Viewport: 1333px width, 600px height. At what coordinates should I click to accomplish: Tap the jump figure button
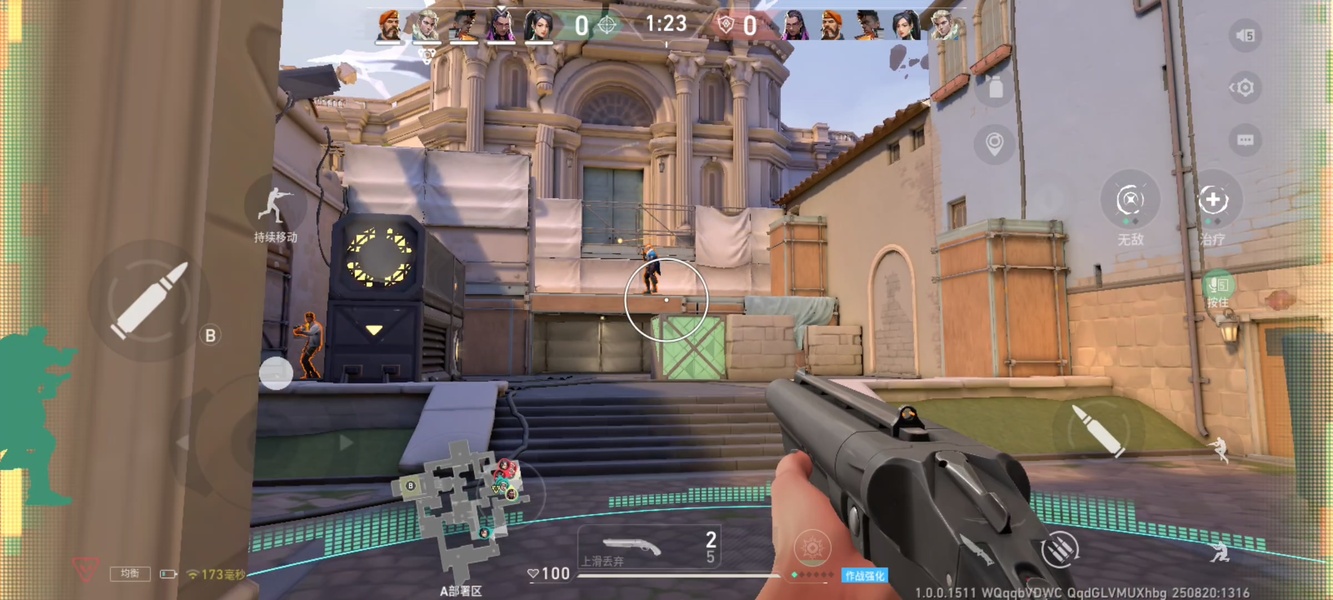pos(1218,450)
